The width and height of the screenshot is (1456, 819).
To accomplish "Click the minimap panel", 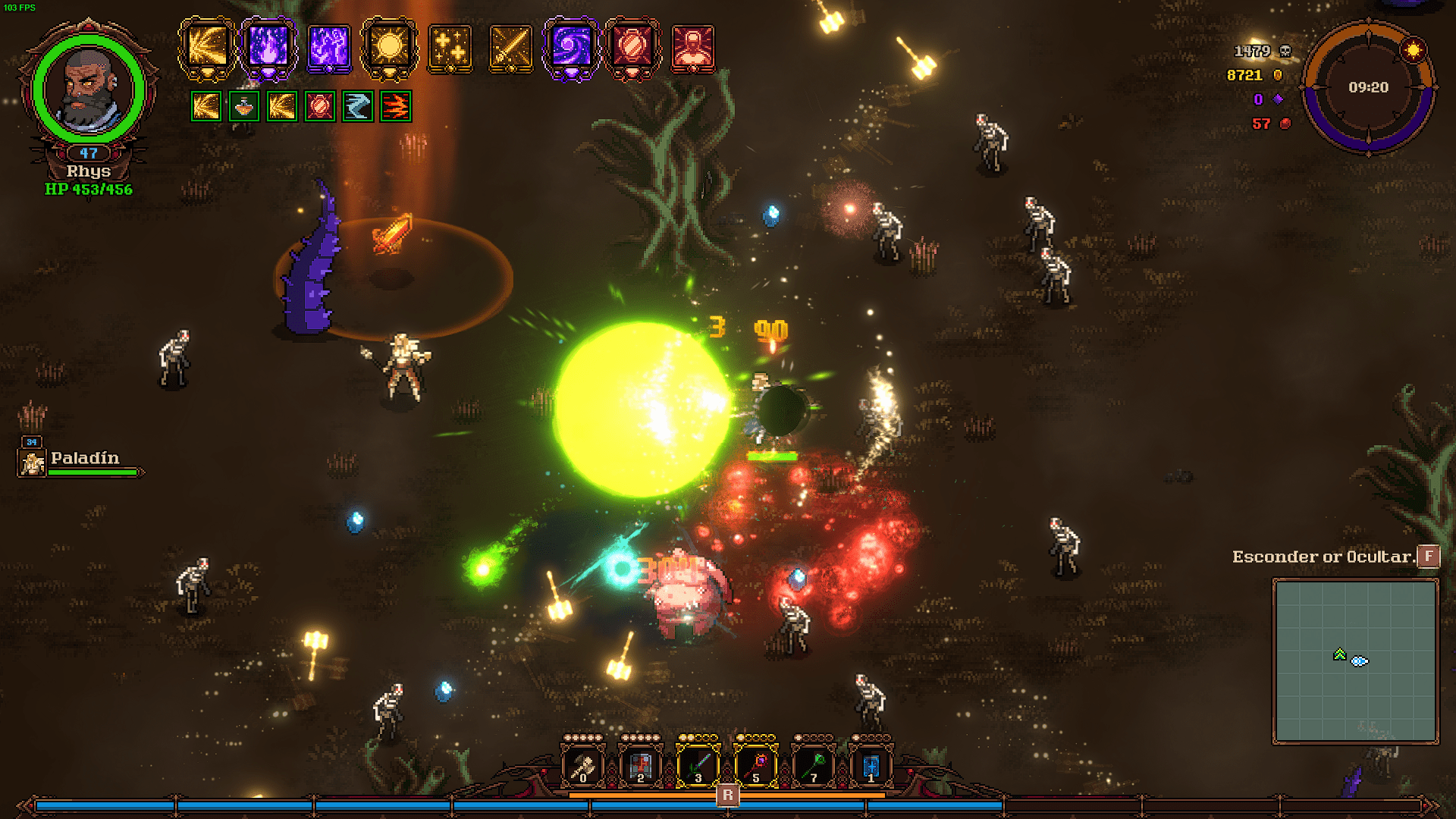I will click(1355, 661).
